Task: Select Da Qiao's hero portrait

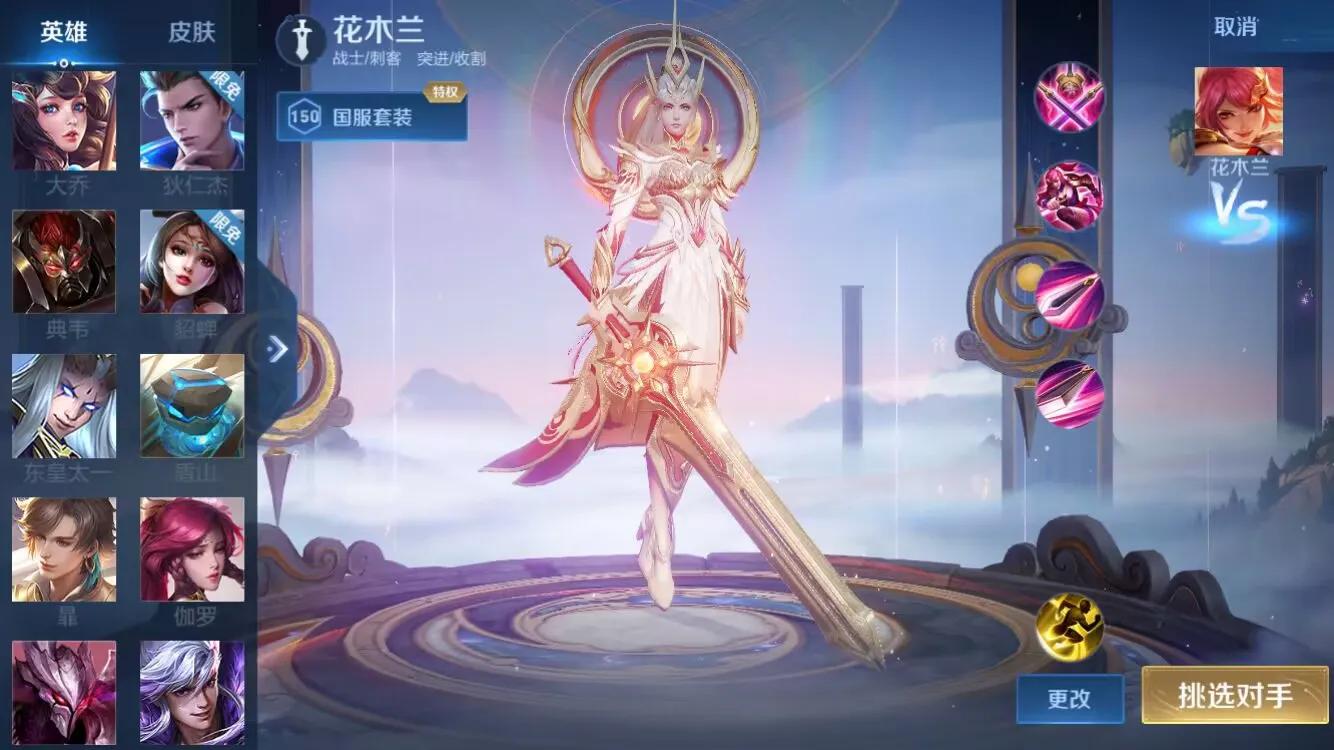Action: [x=64, y=118]
